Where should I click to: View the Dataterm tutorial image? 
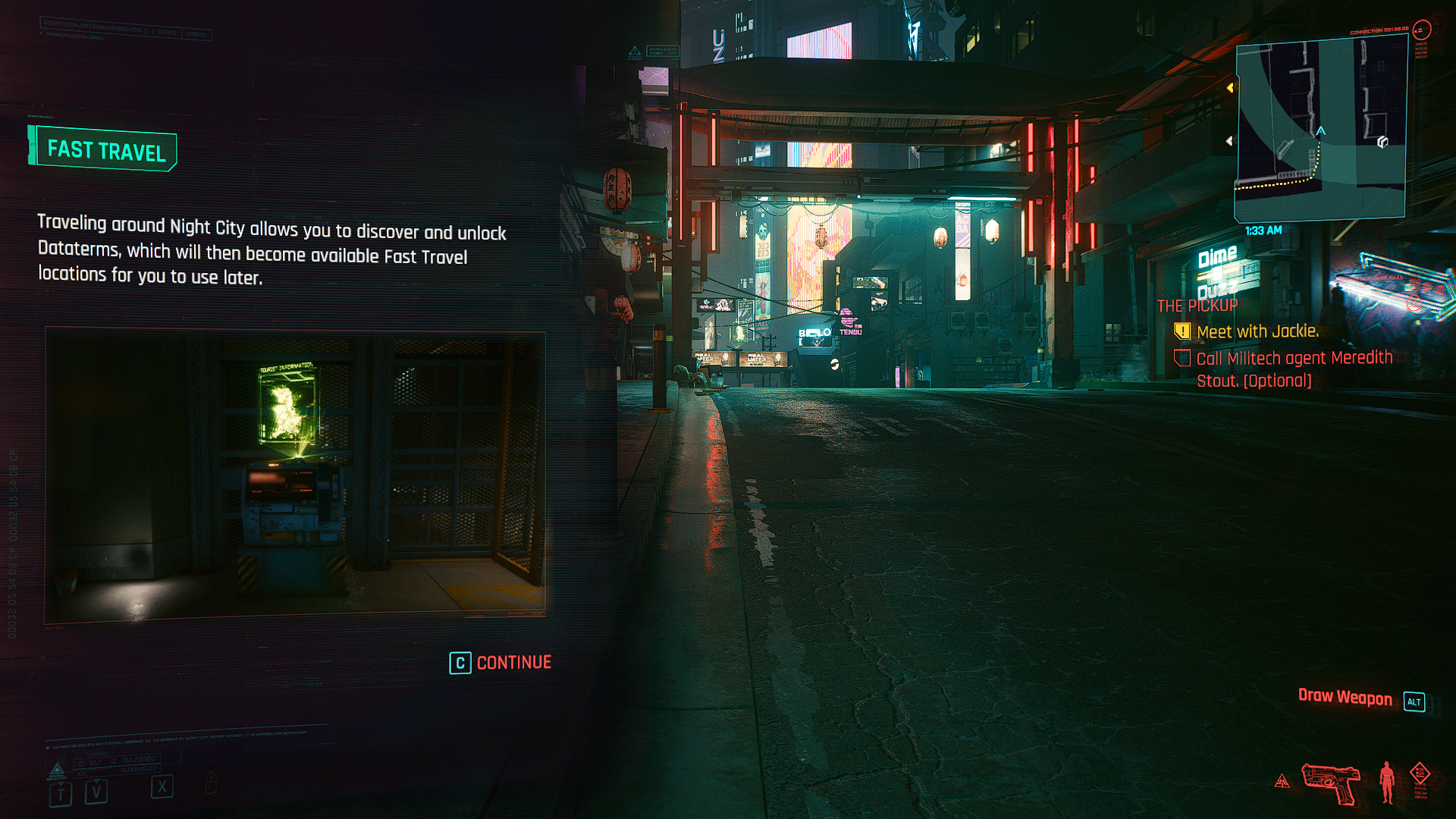pyautogui.click(x=295, y=474)
